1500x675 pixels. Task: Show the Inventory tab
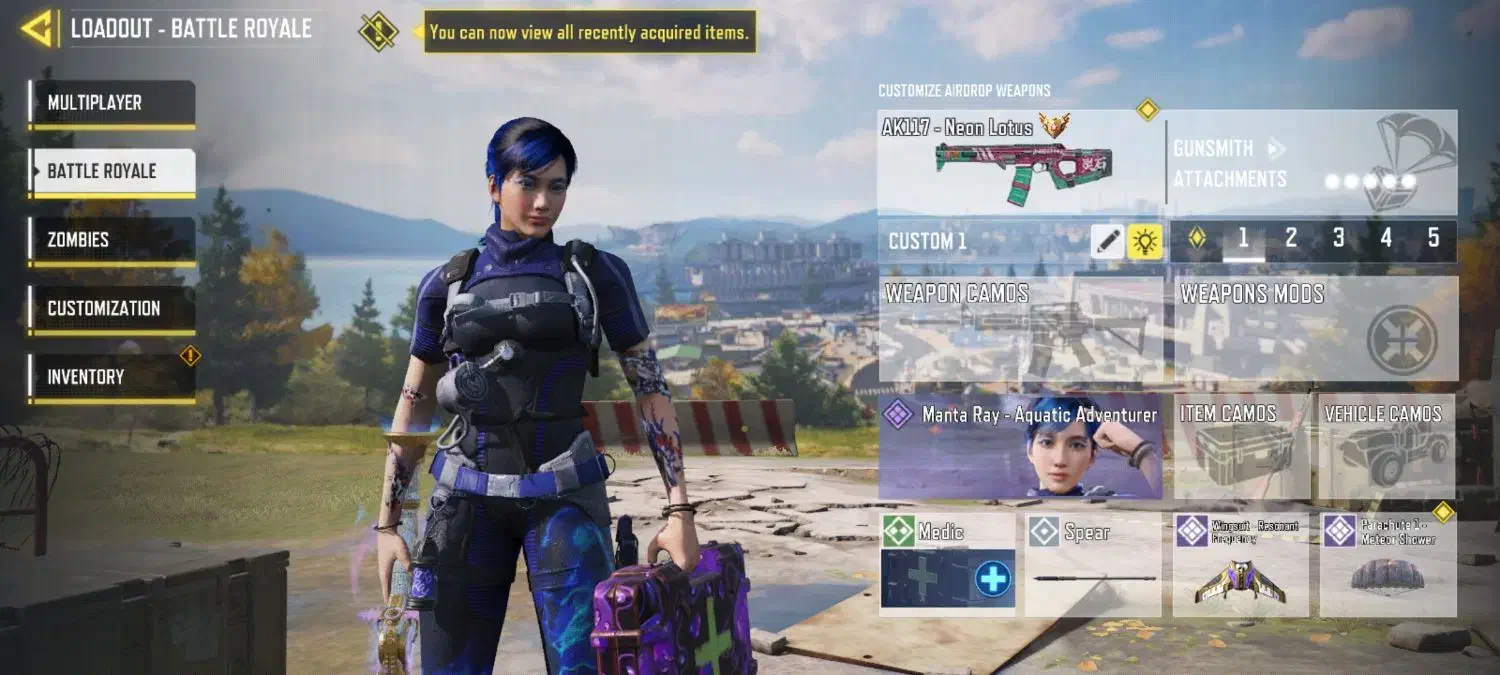pyautogui.click(x=112, y=377)
